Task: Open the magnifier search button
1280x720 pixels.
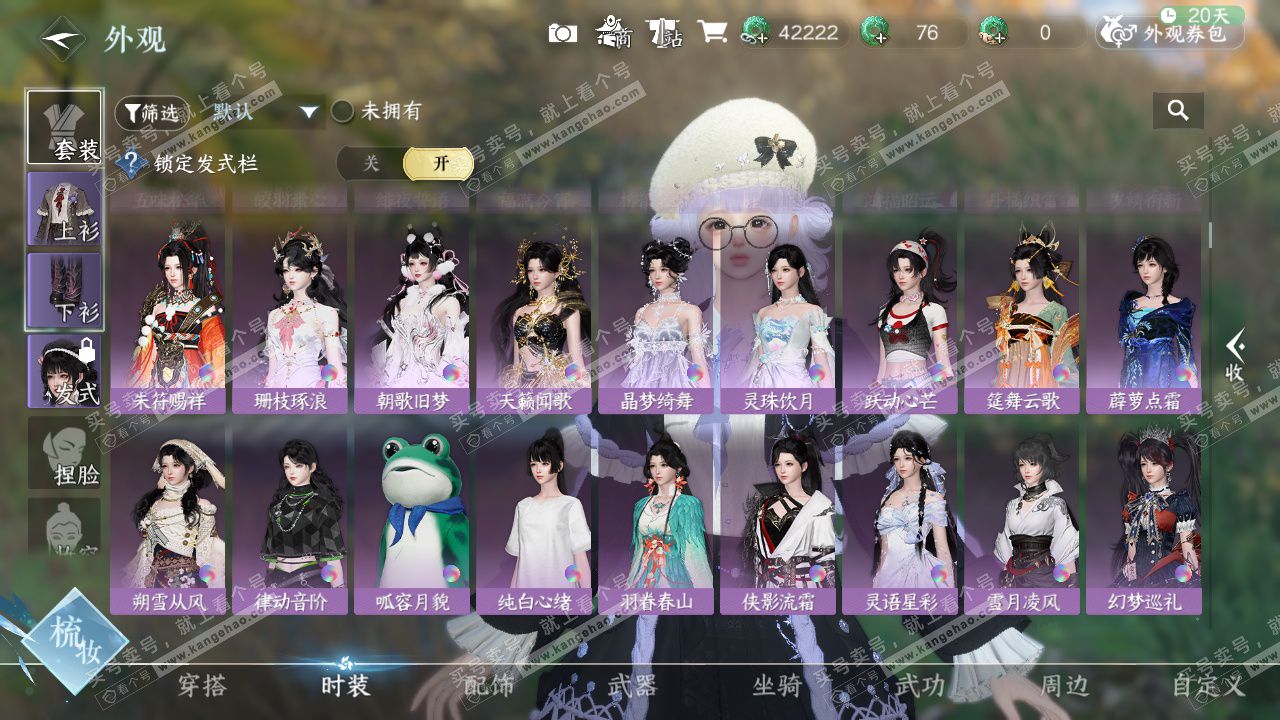Action: [x=1178, y=111]
